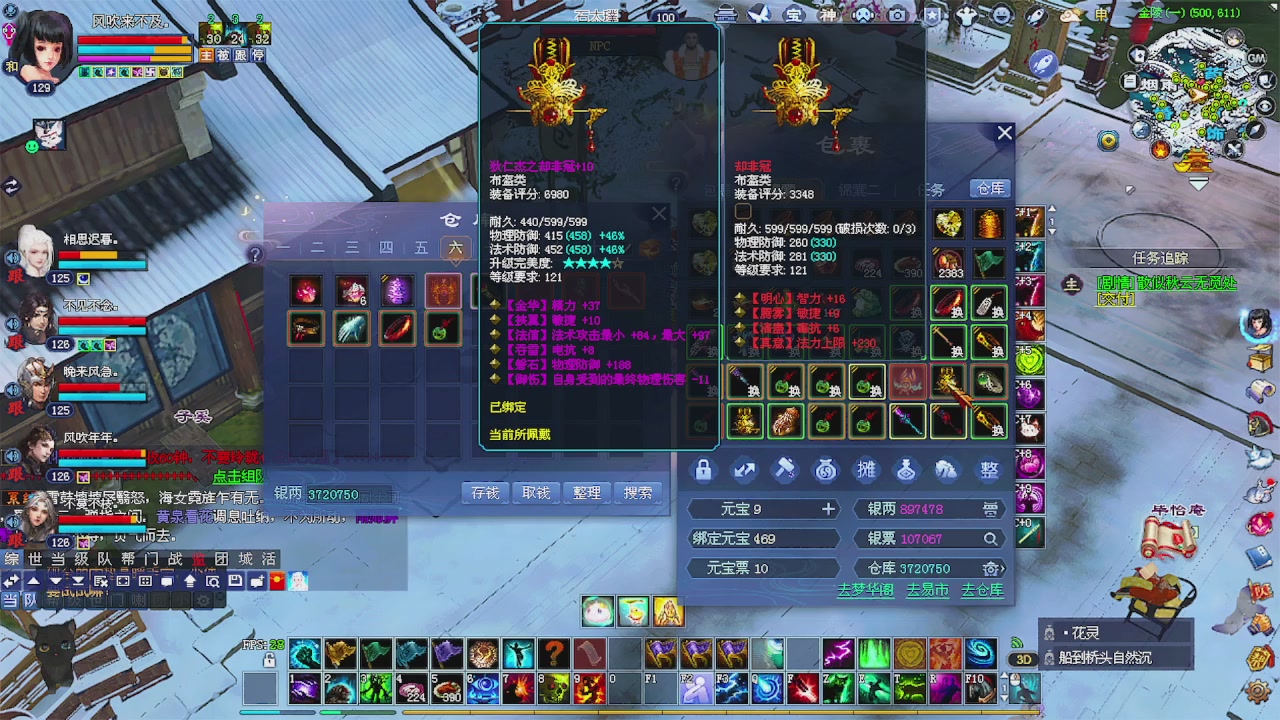
Task: Open the camera screenshot icon in top toolbar
Action: (x=897, y=15)
